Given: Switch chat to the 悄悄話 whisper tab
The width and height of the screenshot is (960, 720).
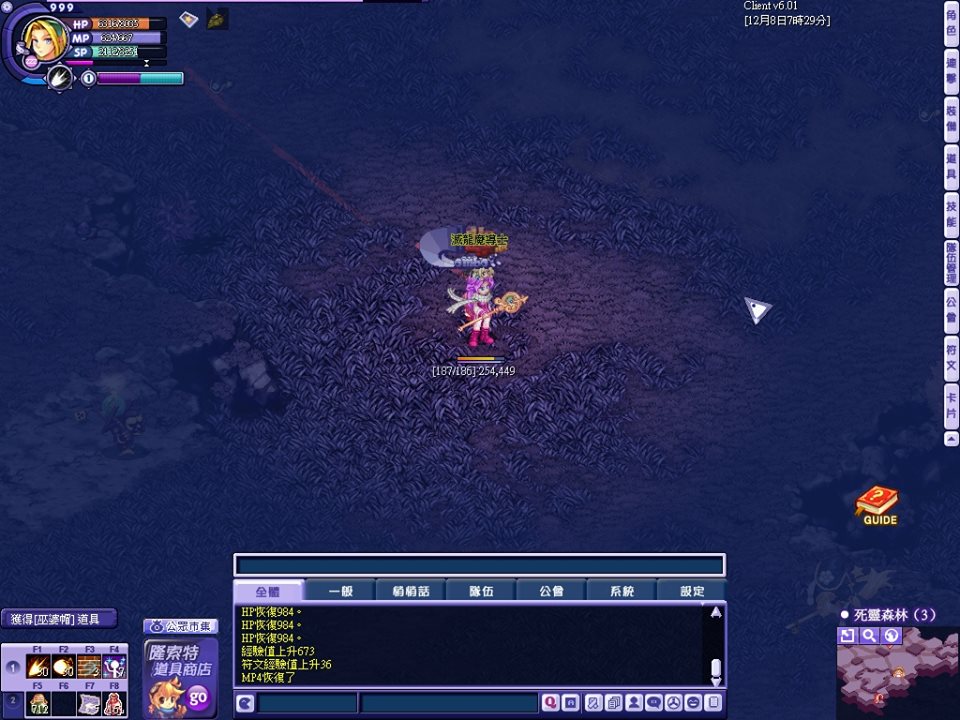Looking at the screenshot, I should 410,591.
